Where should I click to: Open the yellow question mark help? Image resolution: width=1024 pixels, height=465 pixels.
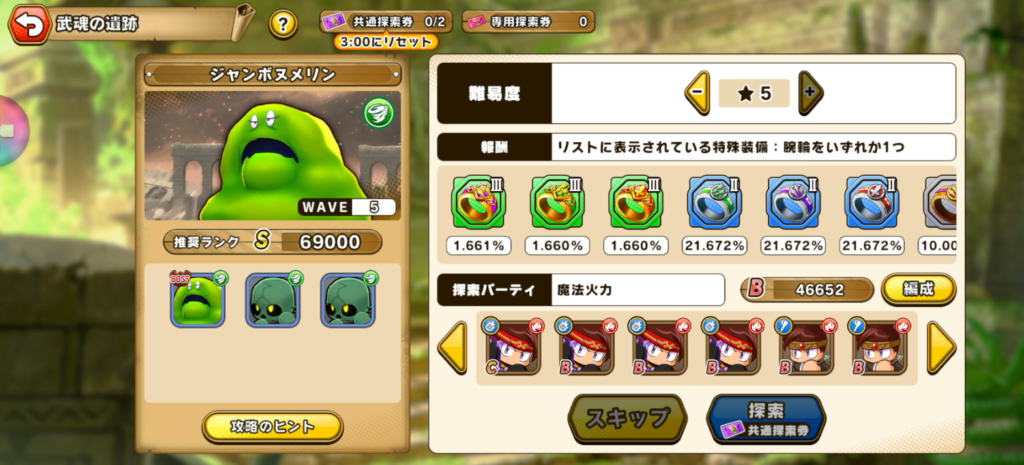[x=283, y=24]
